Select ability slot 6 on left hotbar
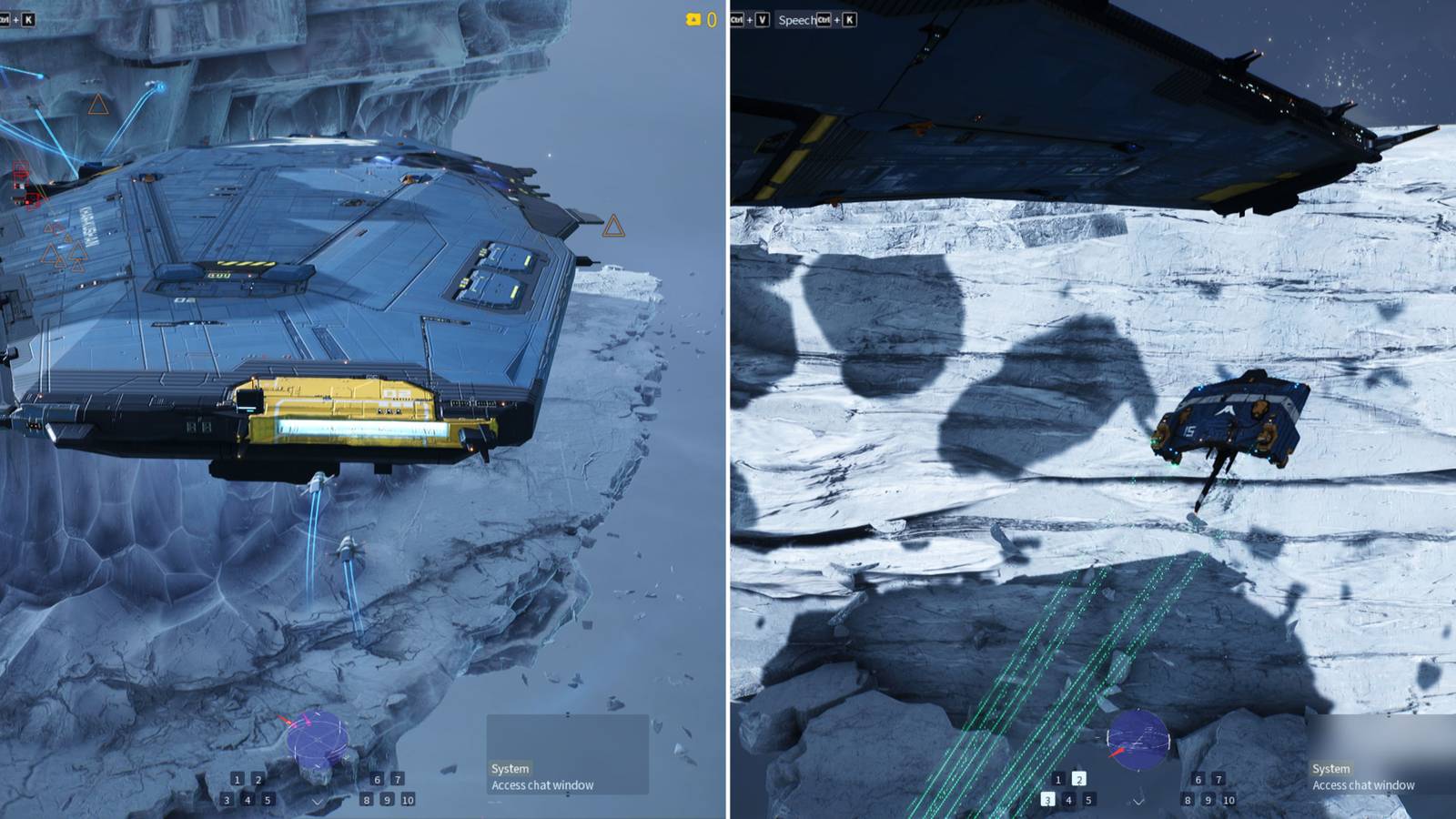The height and width of the screenshot is (819, 1456). pyautogui.click(x=378, y=780)
